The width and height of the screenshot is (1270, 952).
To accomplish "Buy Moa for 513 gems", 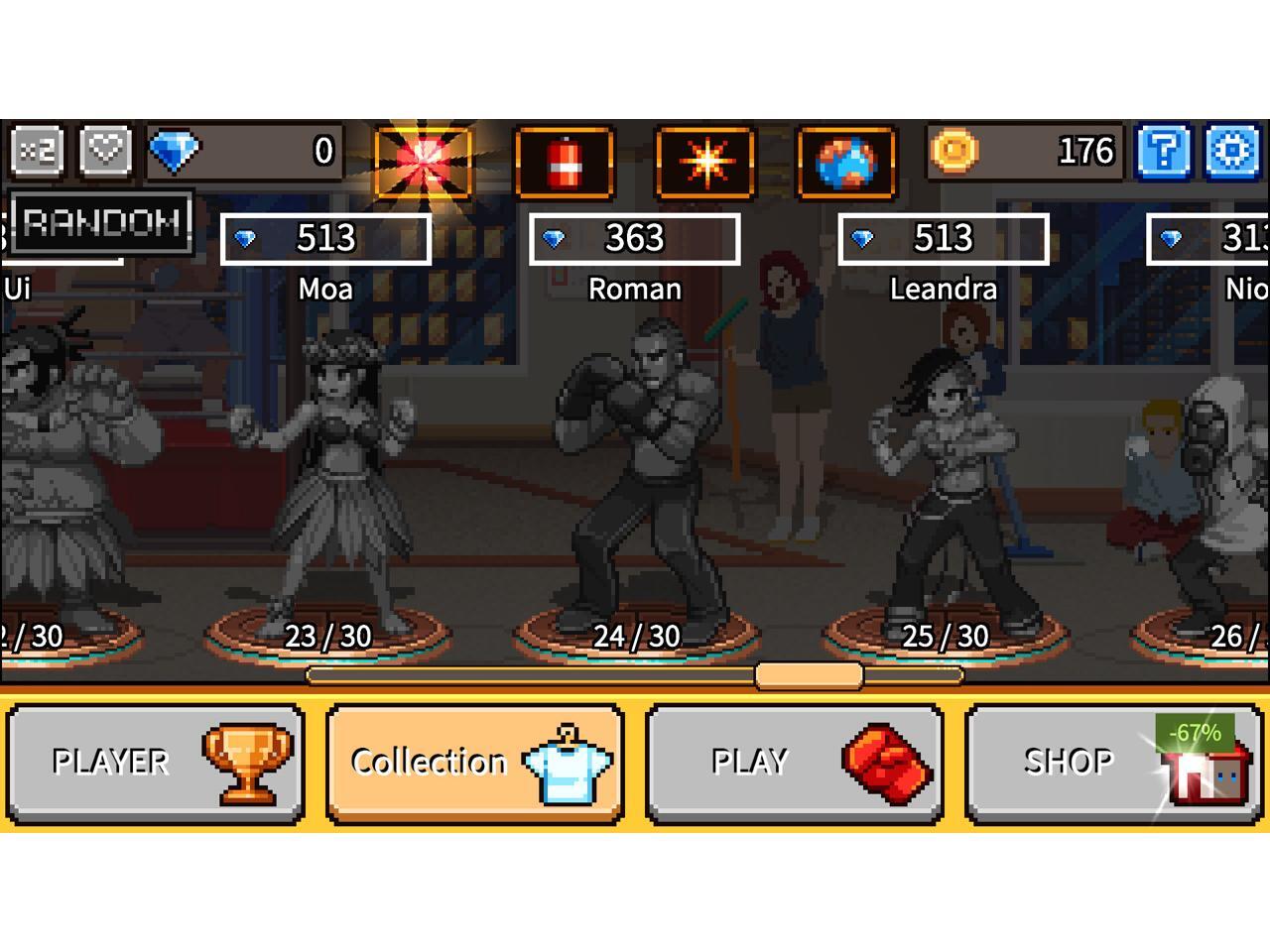I will (x=325, y=239).
